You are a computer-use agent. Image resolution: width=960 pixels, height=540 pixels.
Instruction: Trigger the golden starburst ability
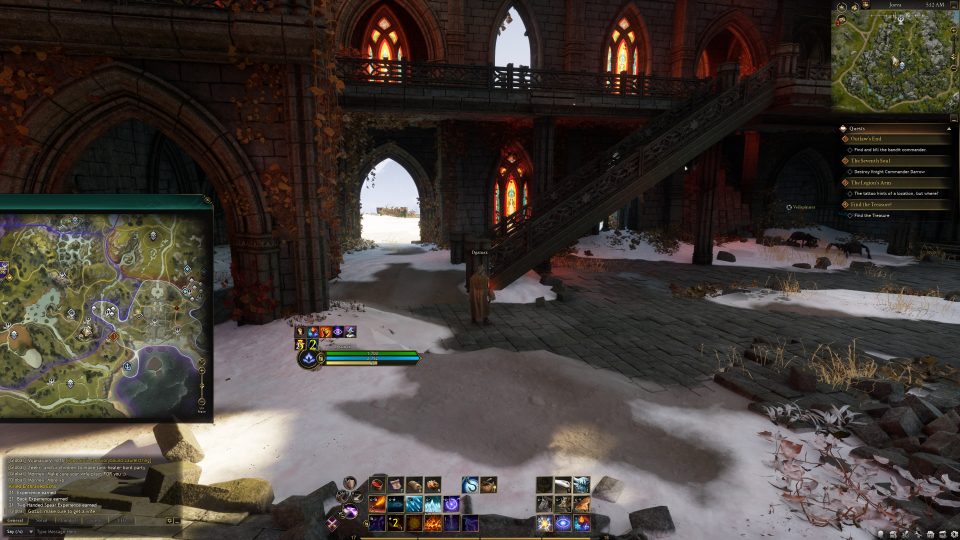(544, 523)
